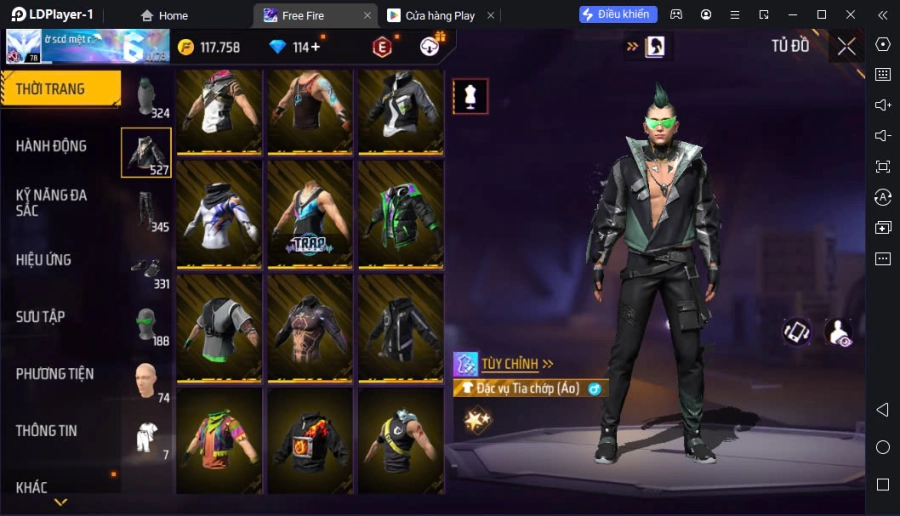Open the mannequin outfit set button

(x=470, y=96)
